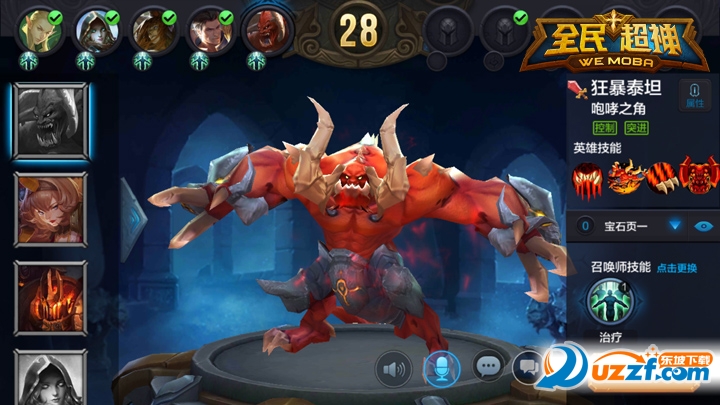The width and height of the screenshot is (720, 405).
Task: View the fiery charge hero skill
Action: [623, 178]
